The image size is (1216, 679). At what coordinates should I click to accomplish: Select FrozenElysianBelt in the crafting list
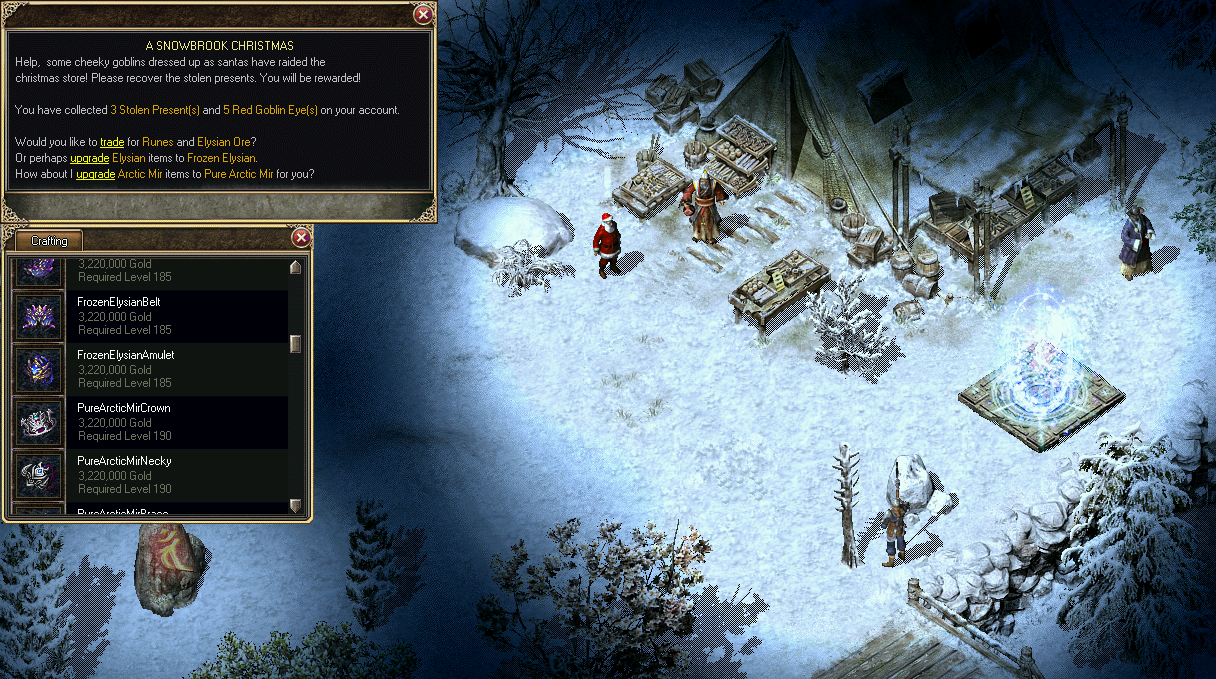[x=150, y=316]
